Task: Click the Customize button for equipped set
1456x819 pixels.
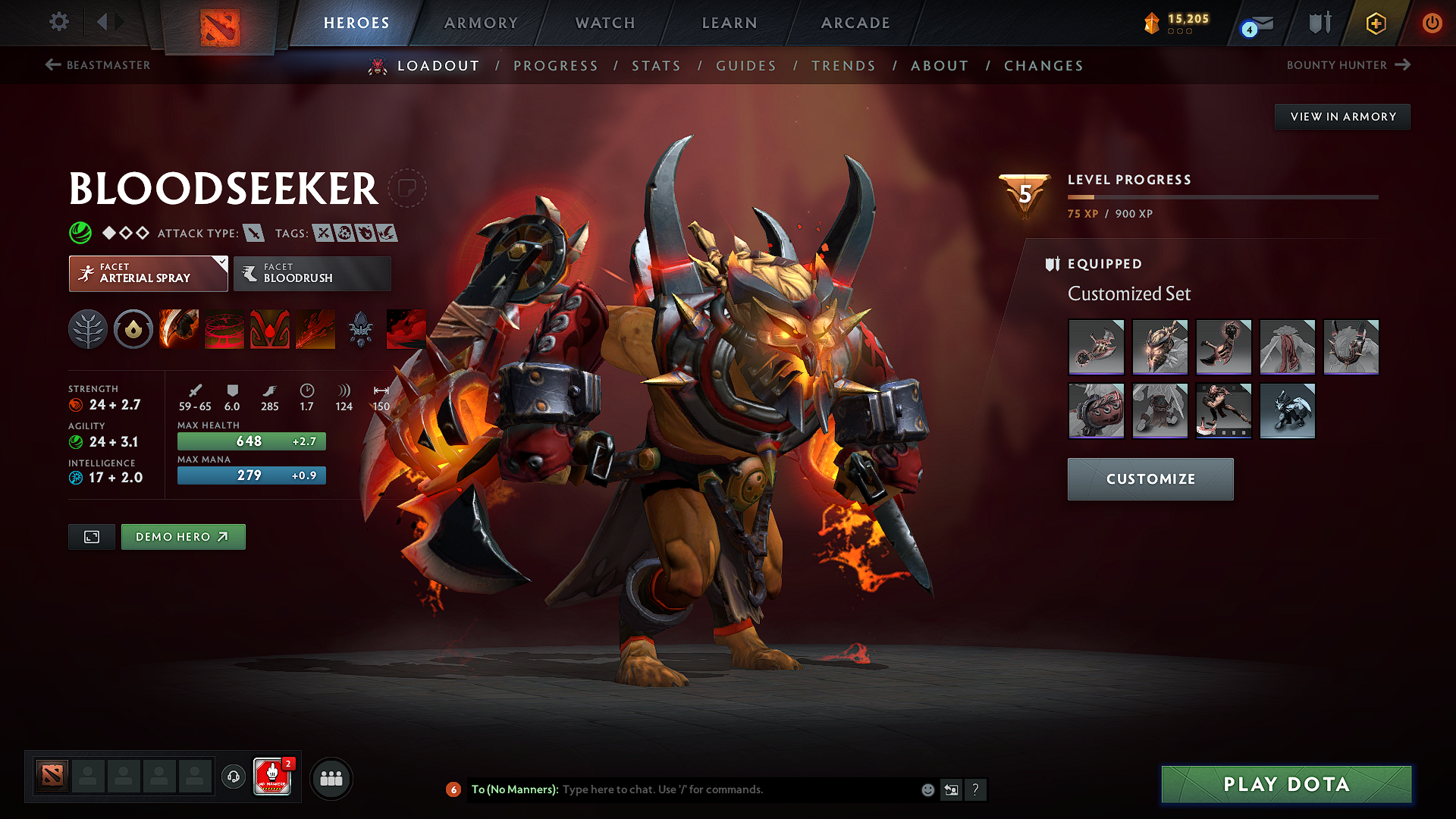Action: coord(1150,479)
